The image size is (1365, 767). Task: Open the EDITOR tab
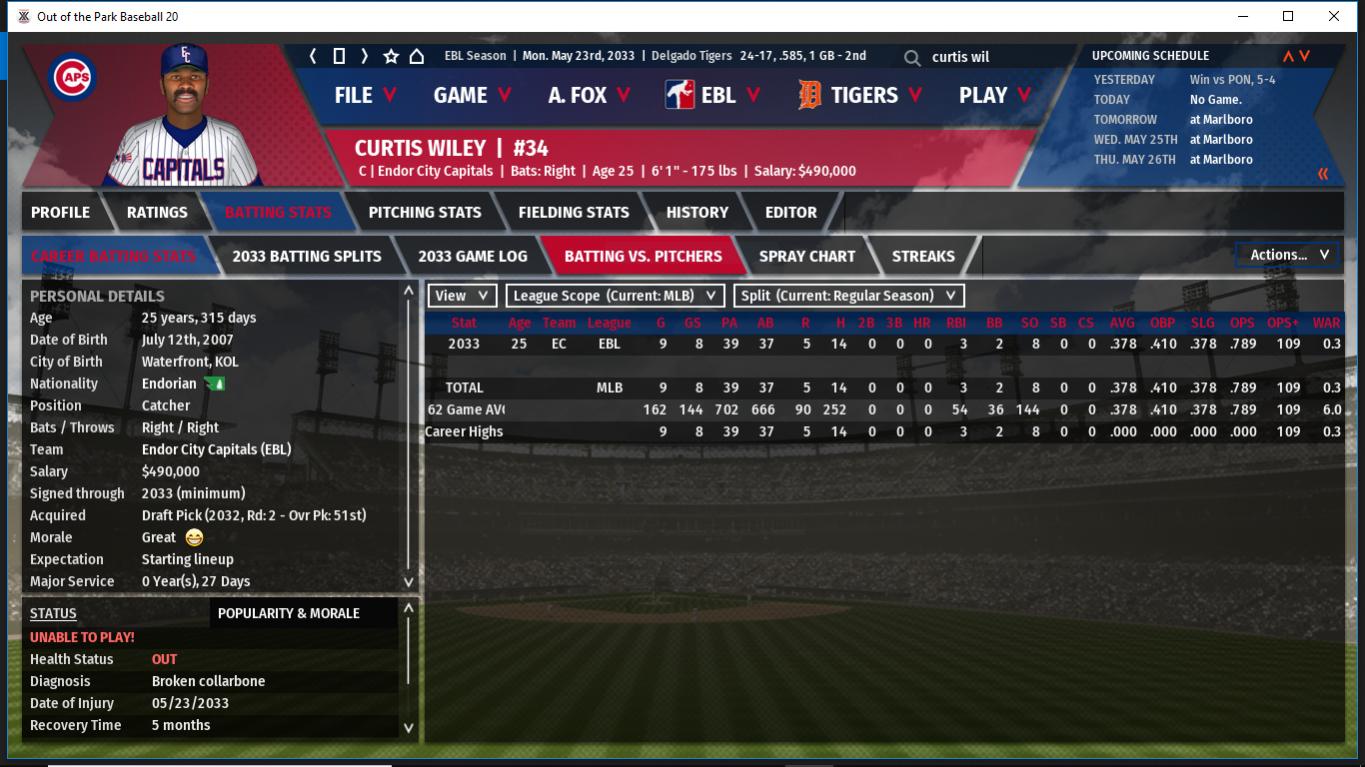[x=791, y=212]
